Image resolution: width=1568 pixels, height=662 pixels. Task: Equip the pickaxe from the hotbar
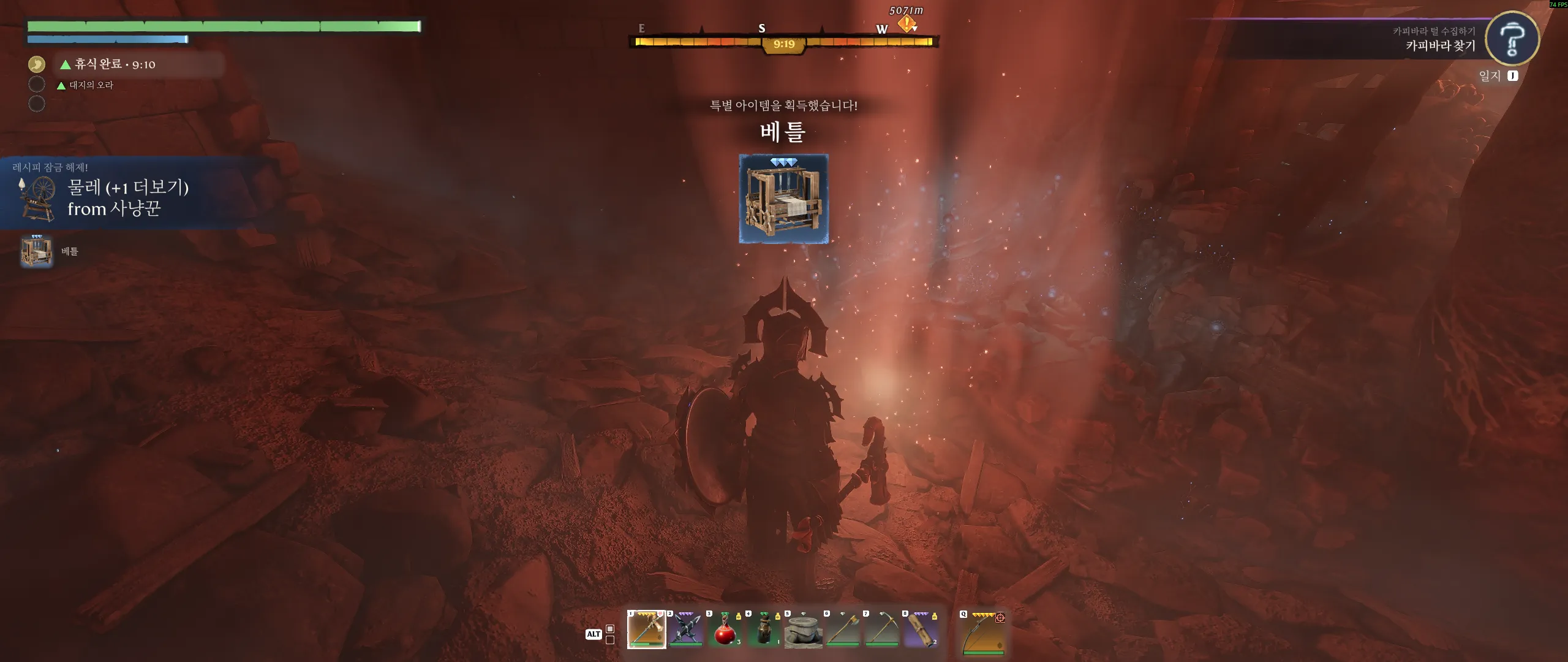coord(881,629)
